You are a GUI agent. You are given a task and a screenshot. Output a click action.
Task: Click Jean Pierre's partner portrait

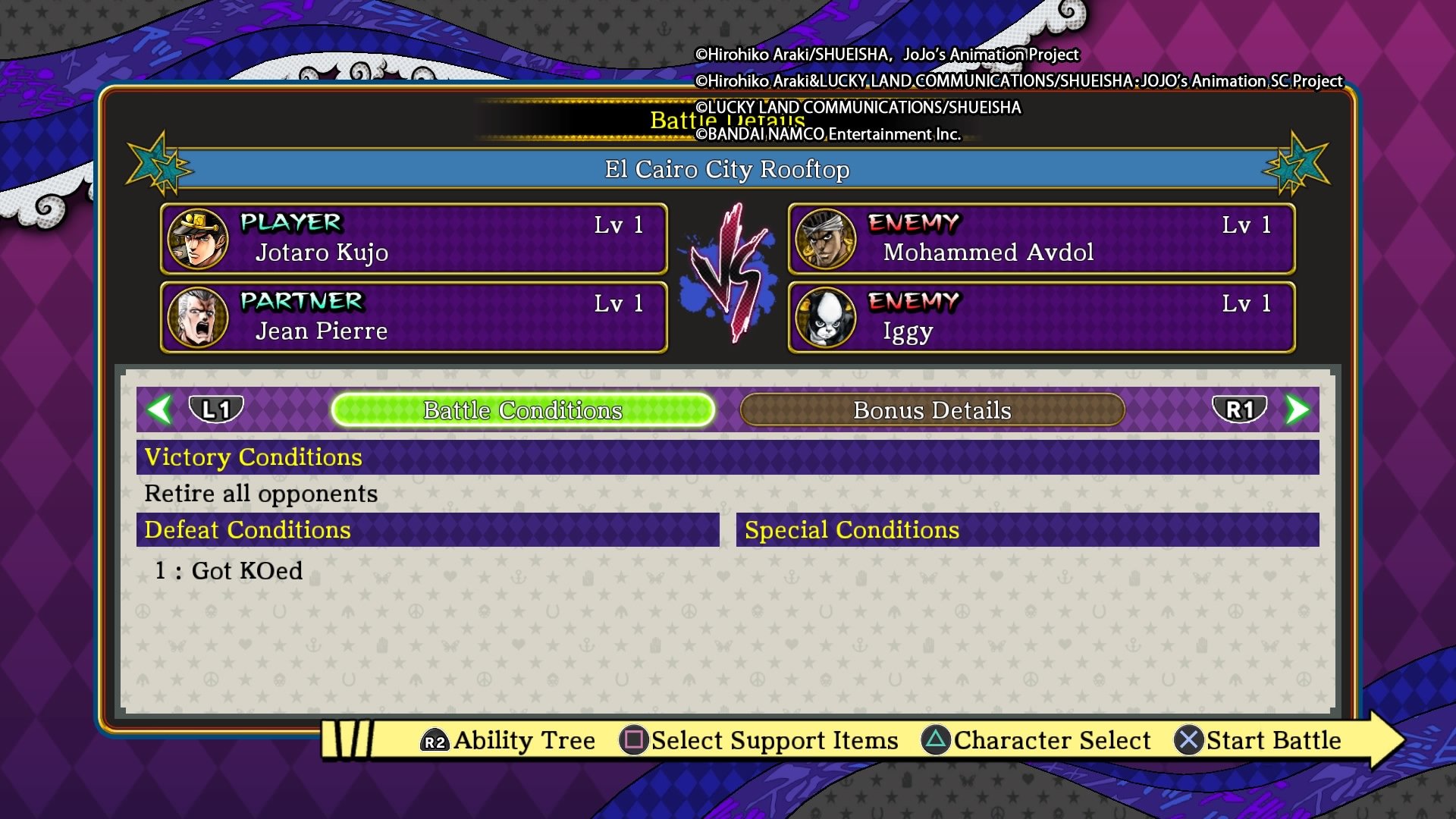tap(196, 318)
